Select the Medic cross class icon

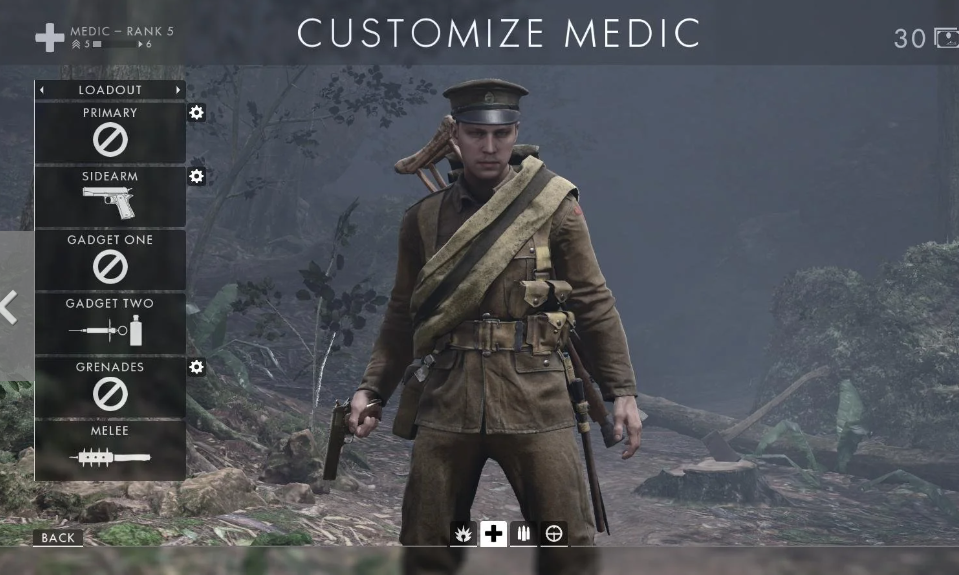point(493,534)
